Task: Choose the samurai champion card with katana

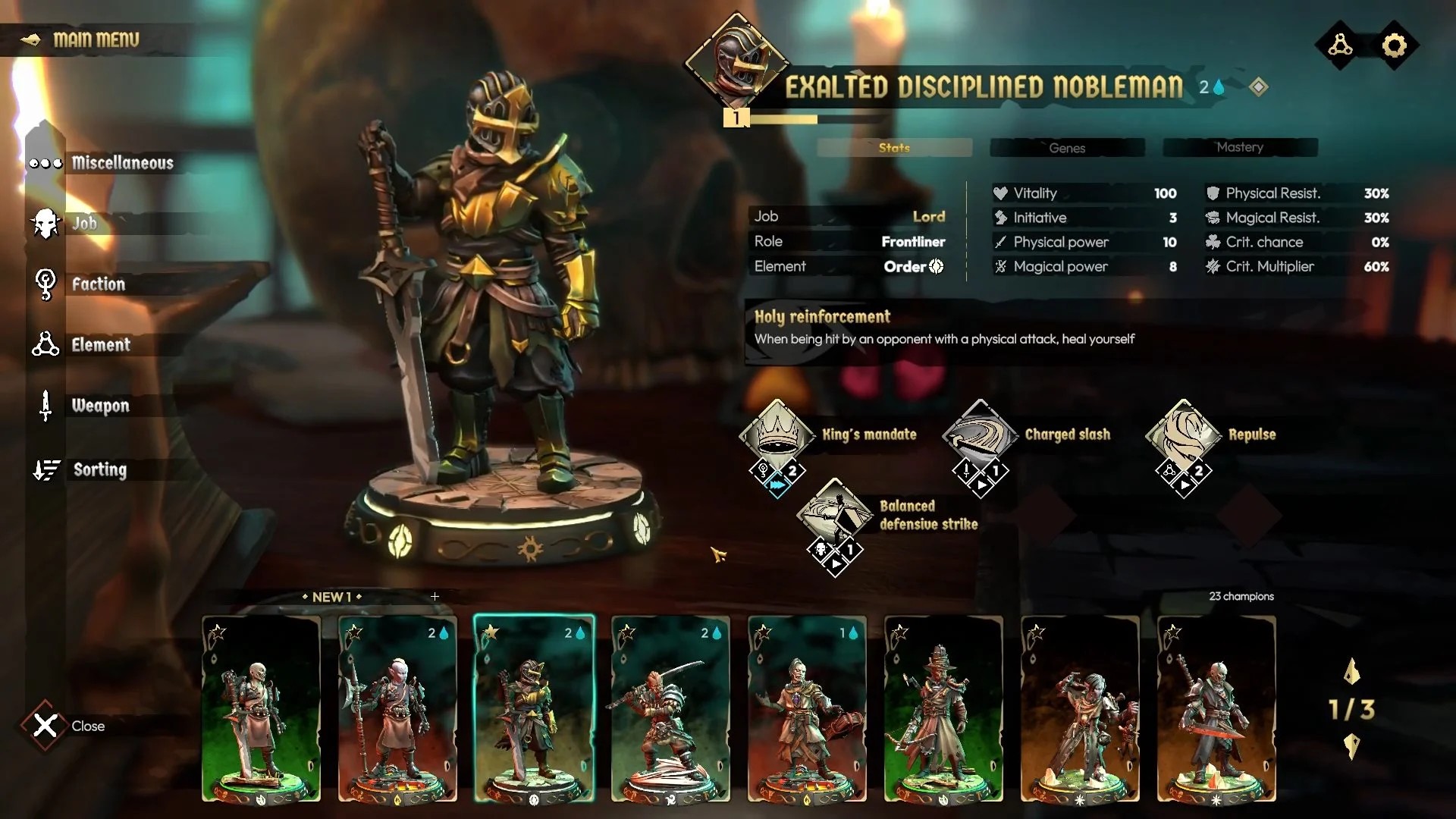Action: (670, 709)
